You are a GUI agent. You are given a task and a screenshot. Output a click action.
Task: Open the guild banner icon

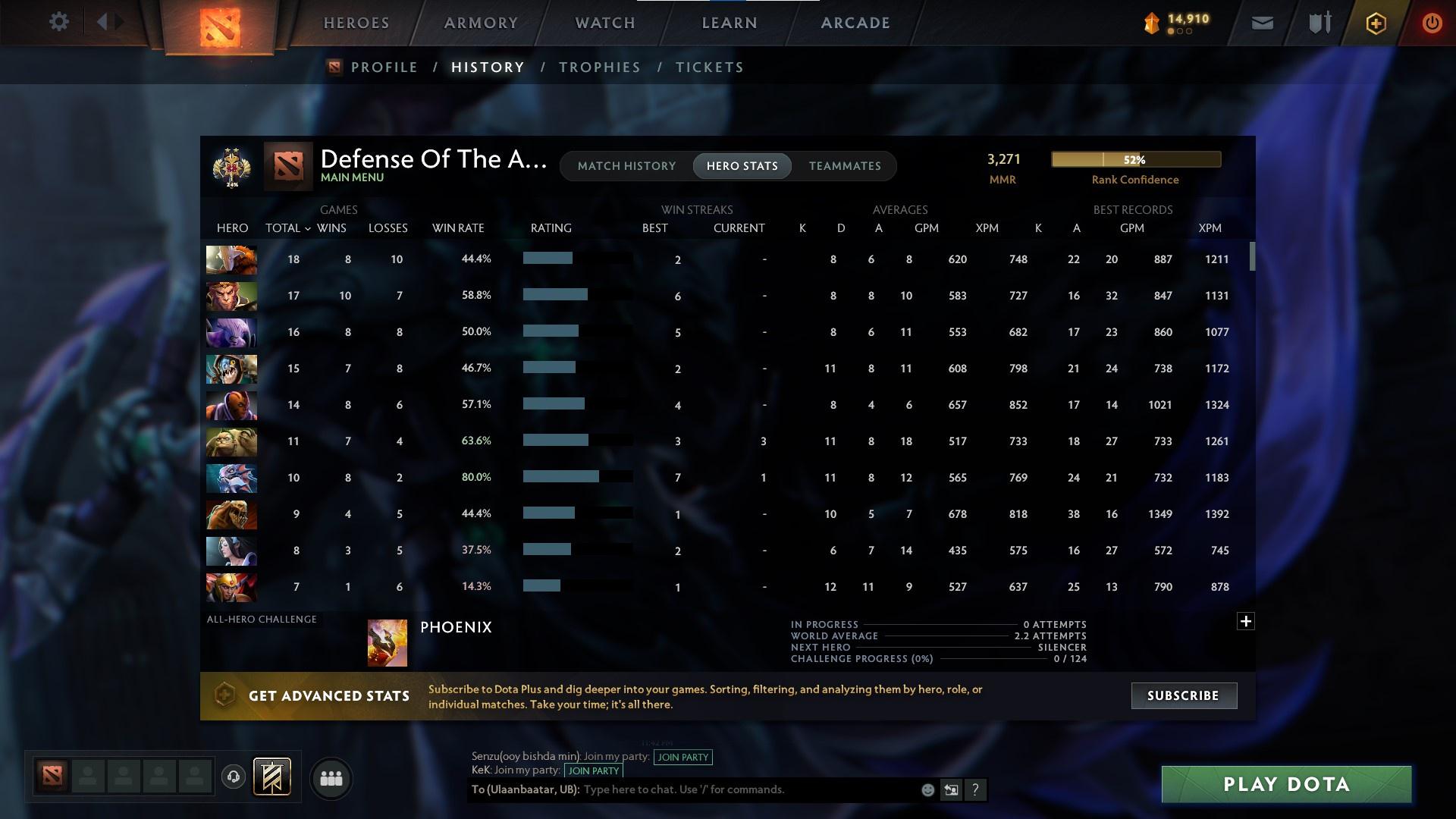click(x=271, y=777)
